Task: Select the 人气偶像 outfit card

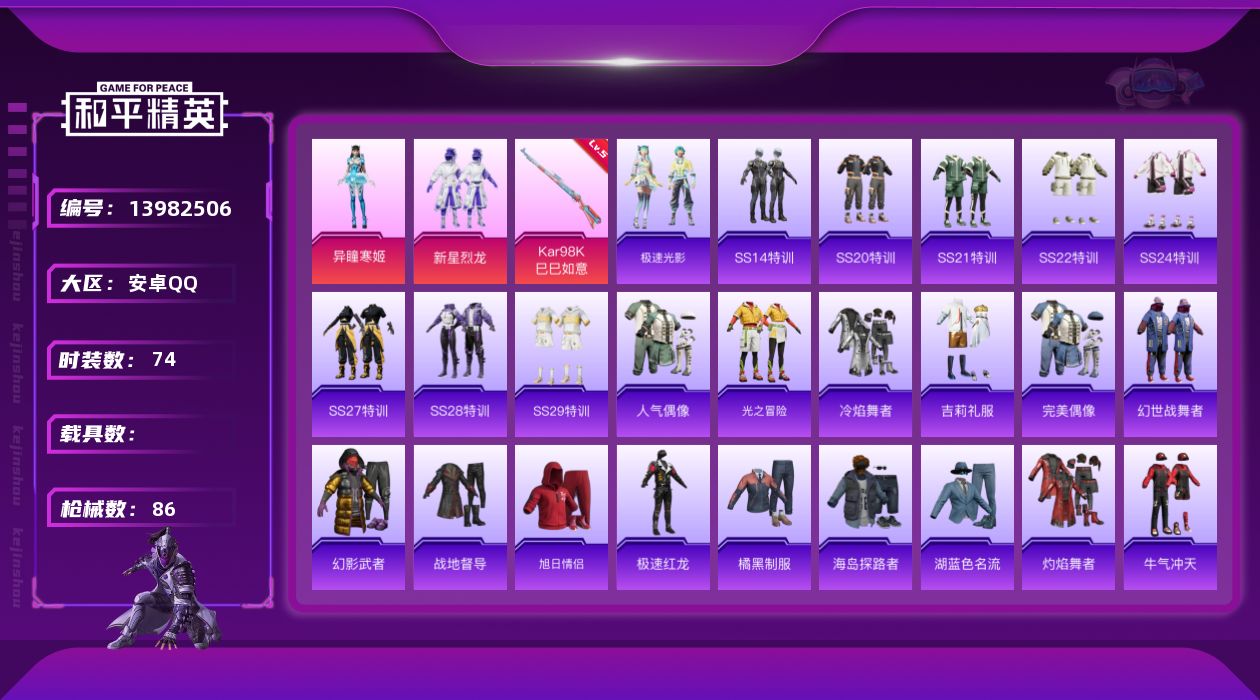Action: point(663,364)
